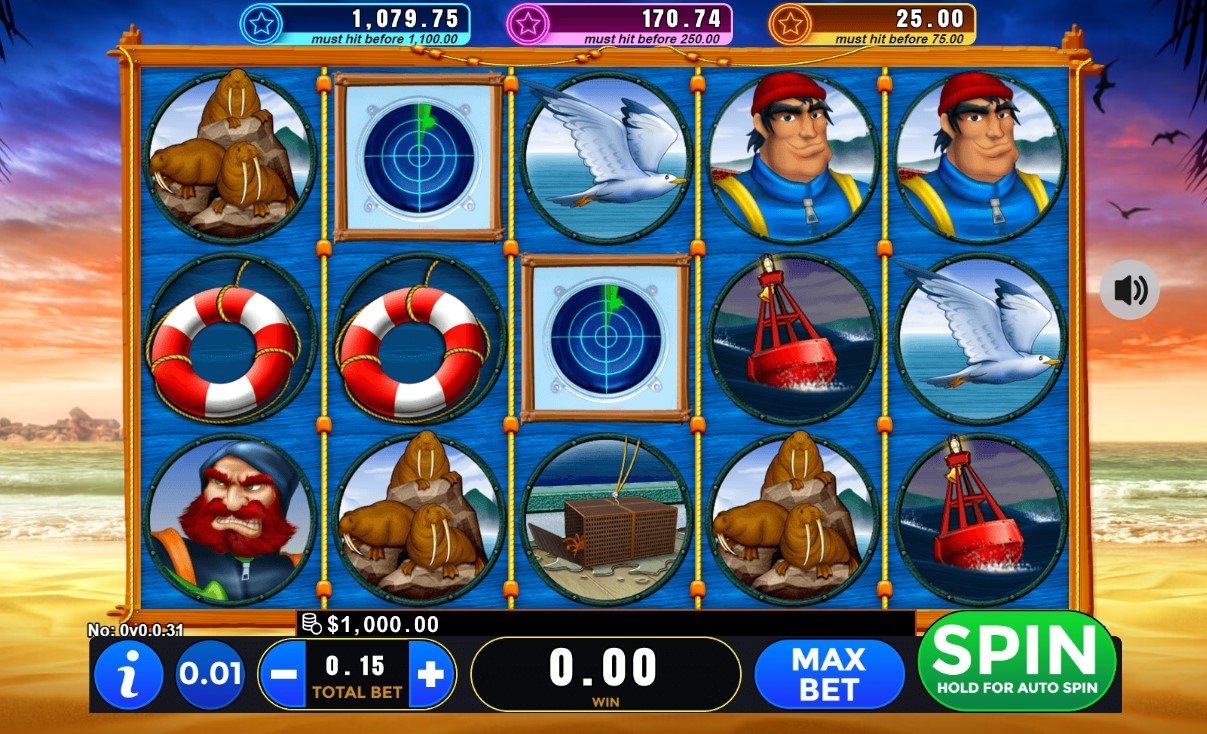Change the 0.01 coin denomination
Viewport: 1207px width, 734px height.
tap(211, 674)
